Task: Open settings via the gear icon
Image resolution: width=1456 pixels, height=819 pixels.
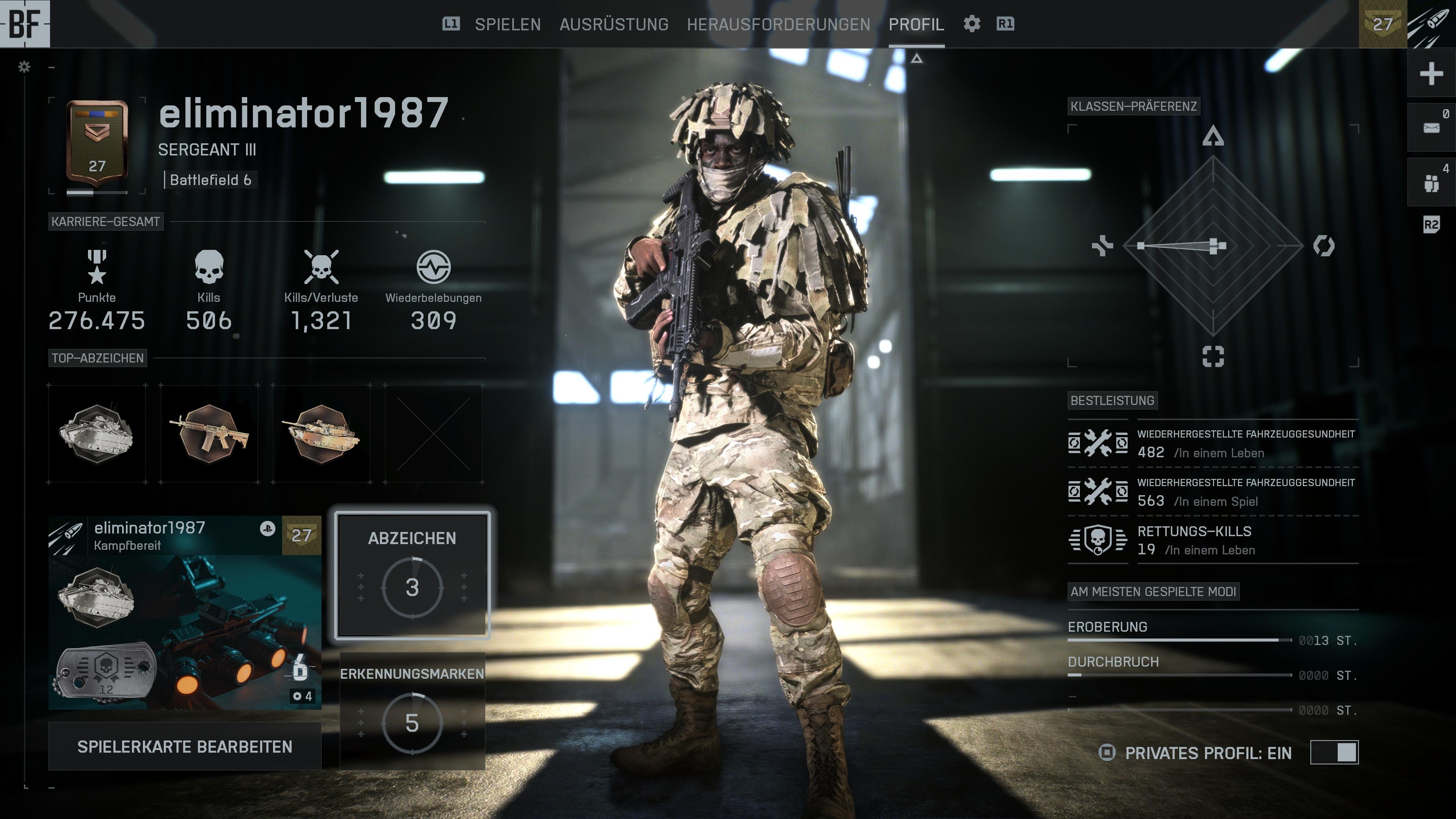Action: click(x=971, y=24)
